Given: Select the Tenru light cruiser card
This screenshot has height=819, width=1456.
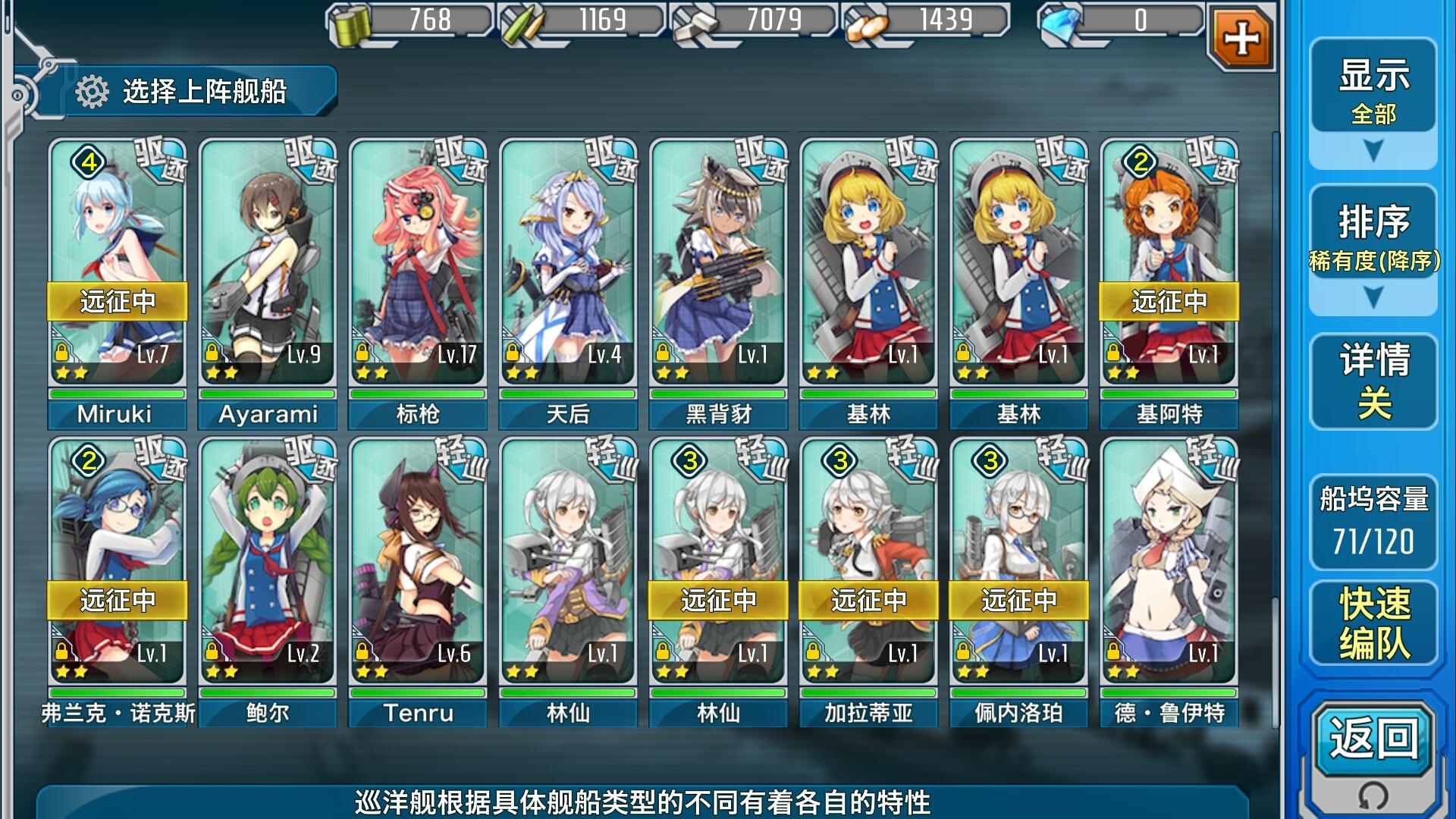Looking at the screenshot, I should click(x=417, y=565).
